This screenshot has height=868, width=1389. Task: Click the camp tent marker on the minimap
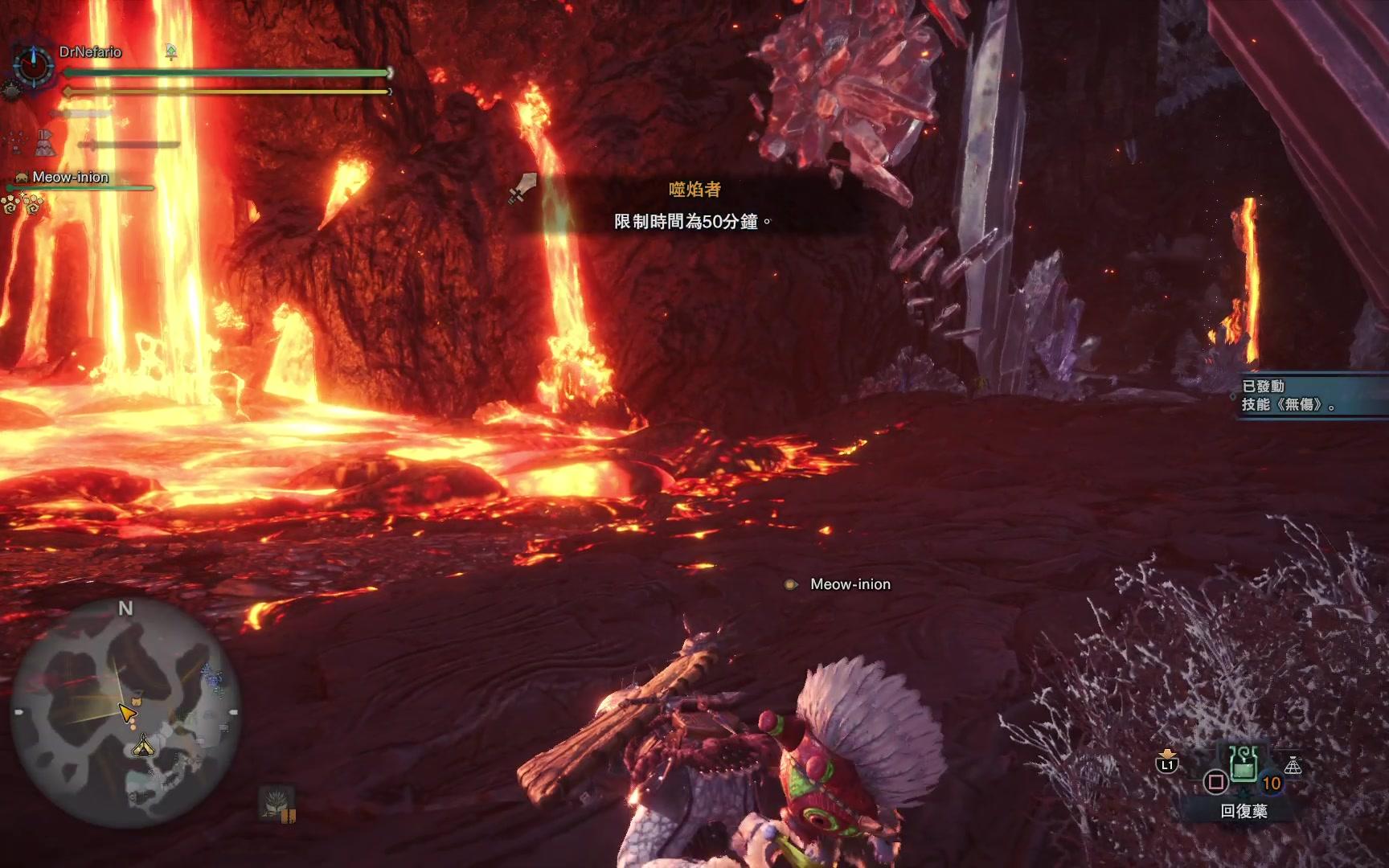[143, 746]
